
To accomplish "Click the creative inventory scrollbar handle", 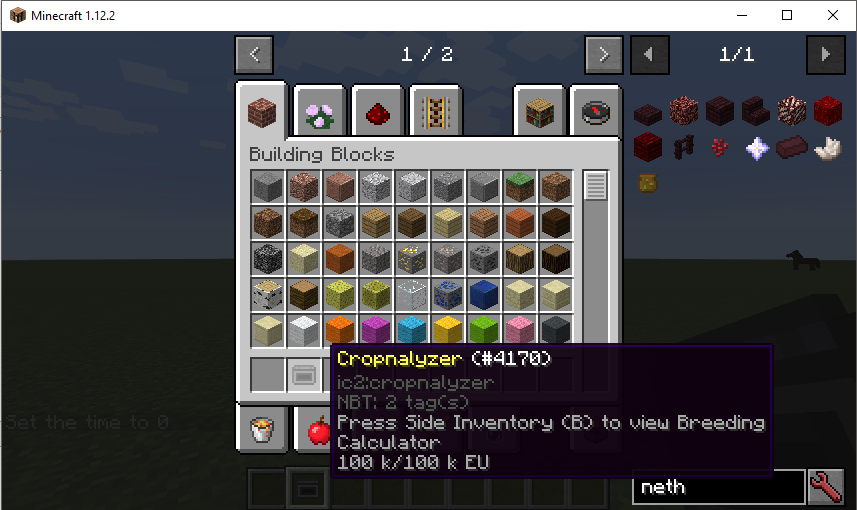I will point(596,186).
